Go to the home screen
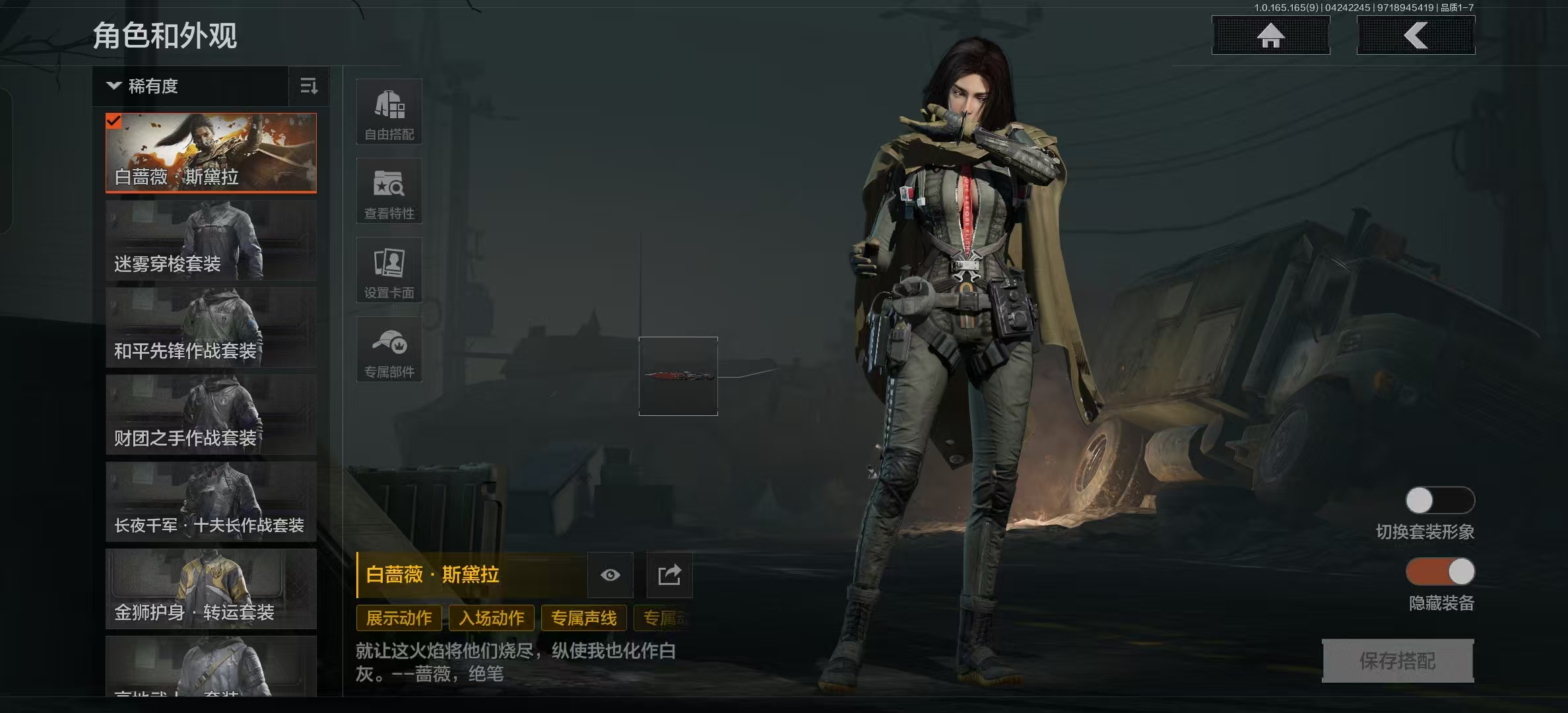1568x713 pixels. coord(1270,36)
